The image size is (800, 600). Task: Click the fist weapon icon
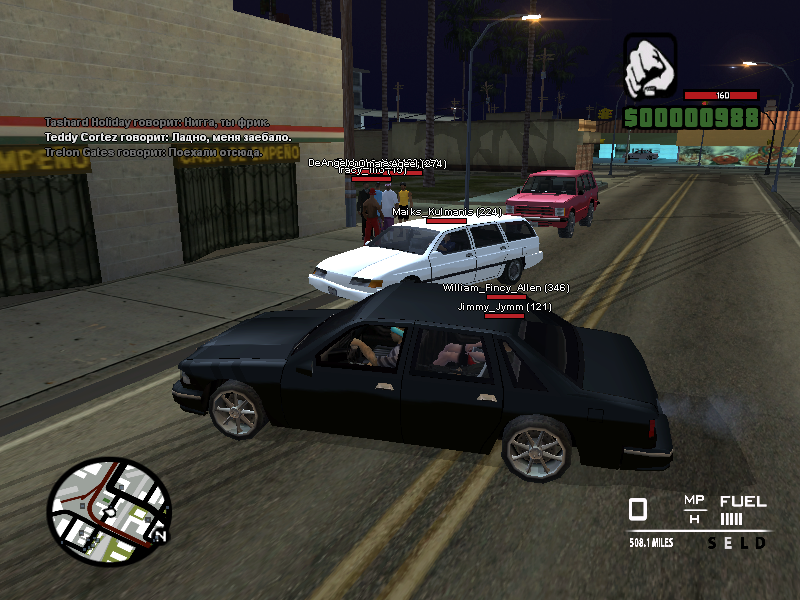tap(650, 67)
